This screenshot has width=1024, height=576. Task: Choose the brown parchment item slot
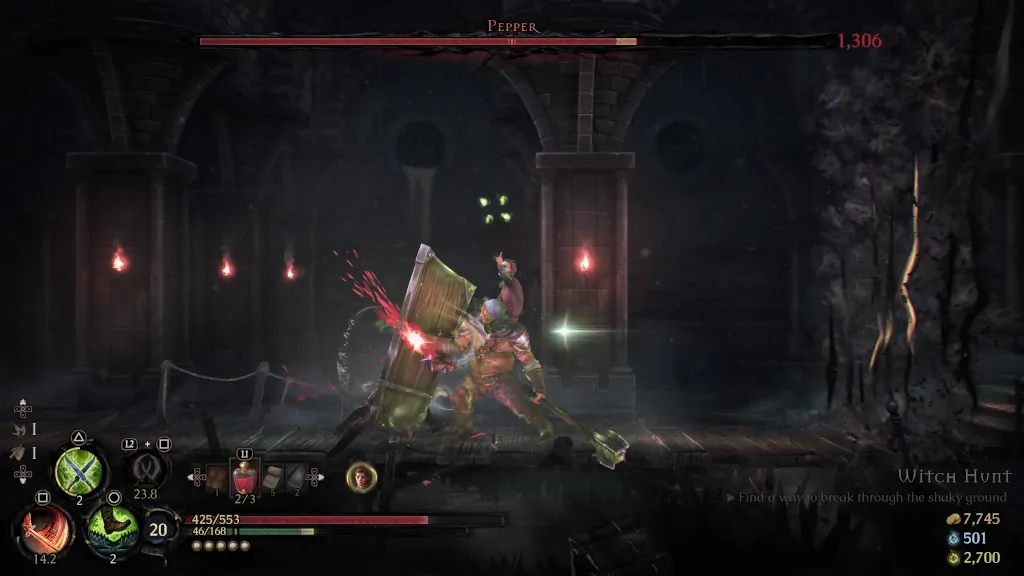click(x=217, y=478)
